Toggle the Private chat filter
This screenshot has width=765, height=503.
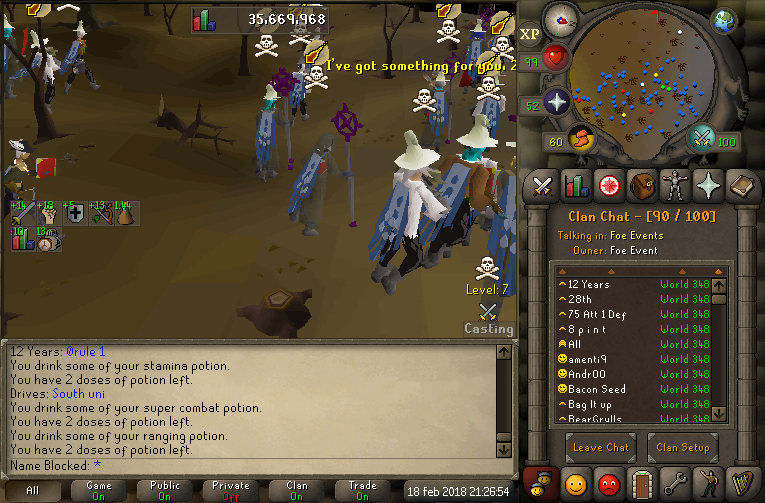(x=231, y=490)
